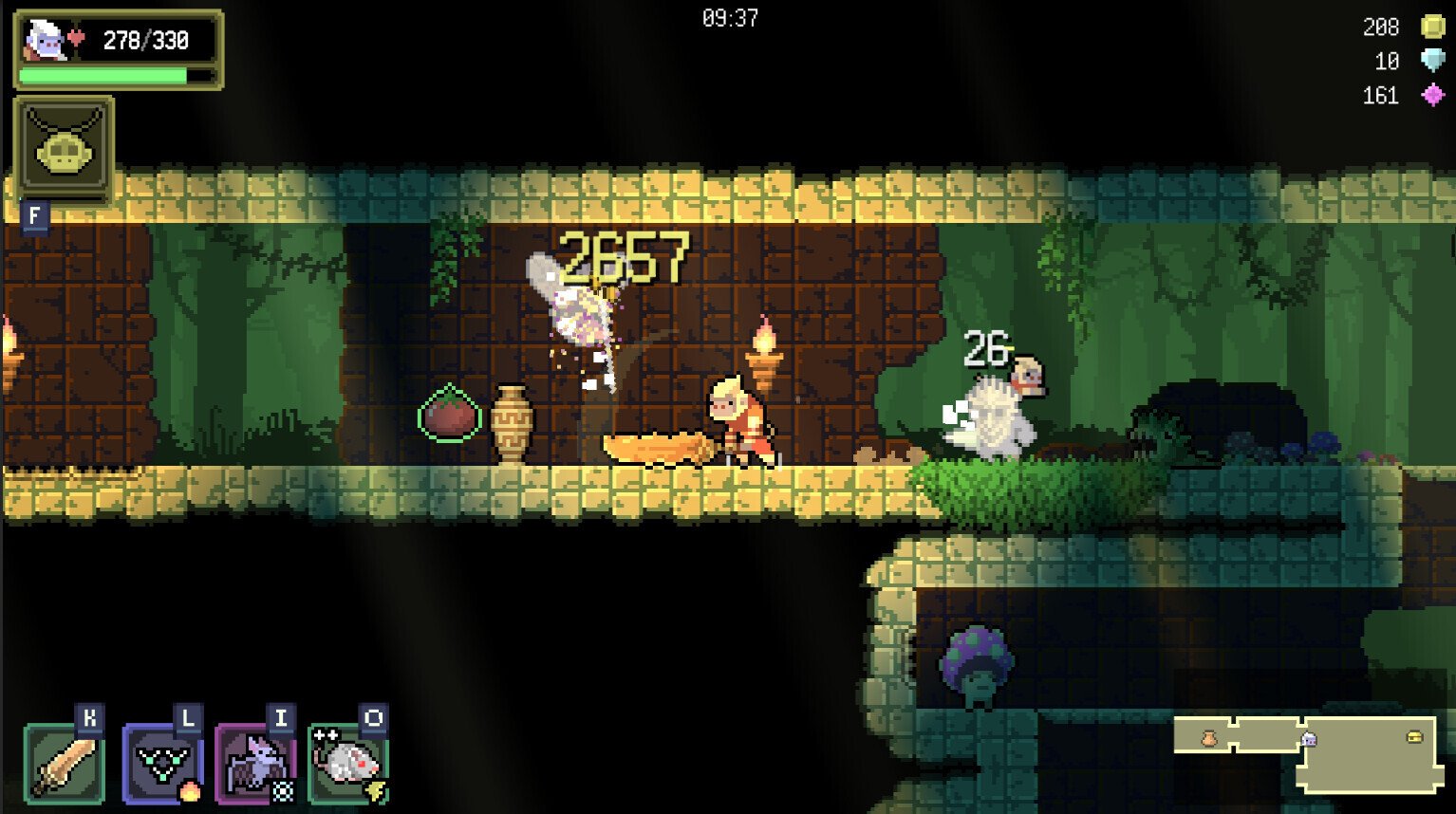Click the chest marker on the minimap
This screenshot has height=814, width=1456.
coord(1415,738)
